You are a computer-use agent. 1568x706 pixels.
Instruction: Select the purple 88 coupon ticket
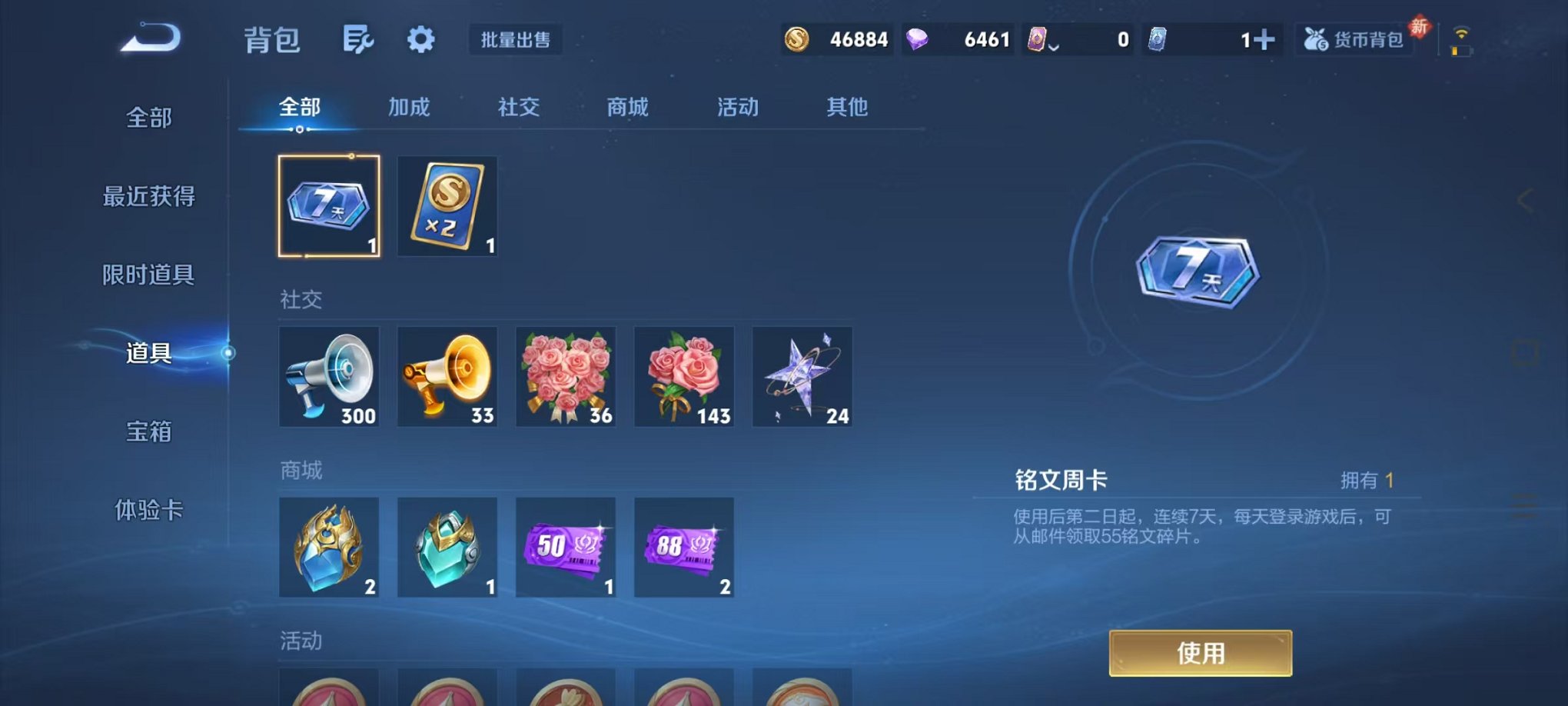684,548
